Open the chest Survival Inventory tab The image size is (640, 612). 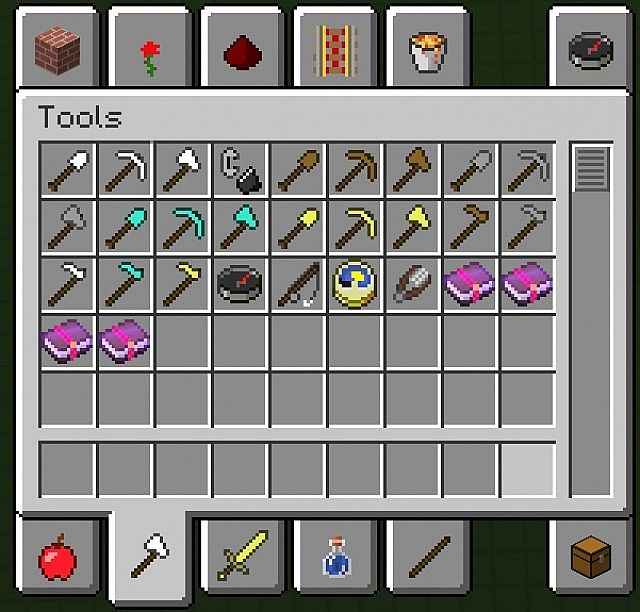pyautogui.click(x=591, y=557)
